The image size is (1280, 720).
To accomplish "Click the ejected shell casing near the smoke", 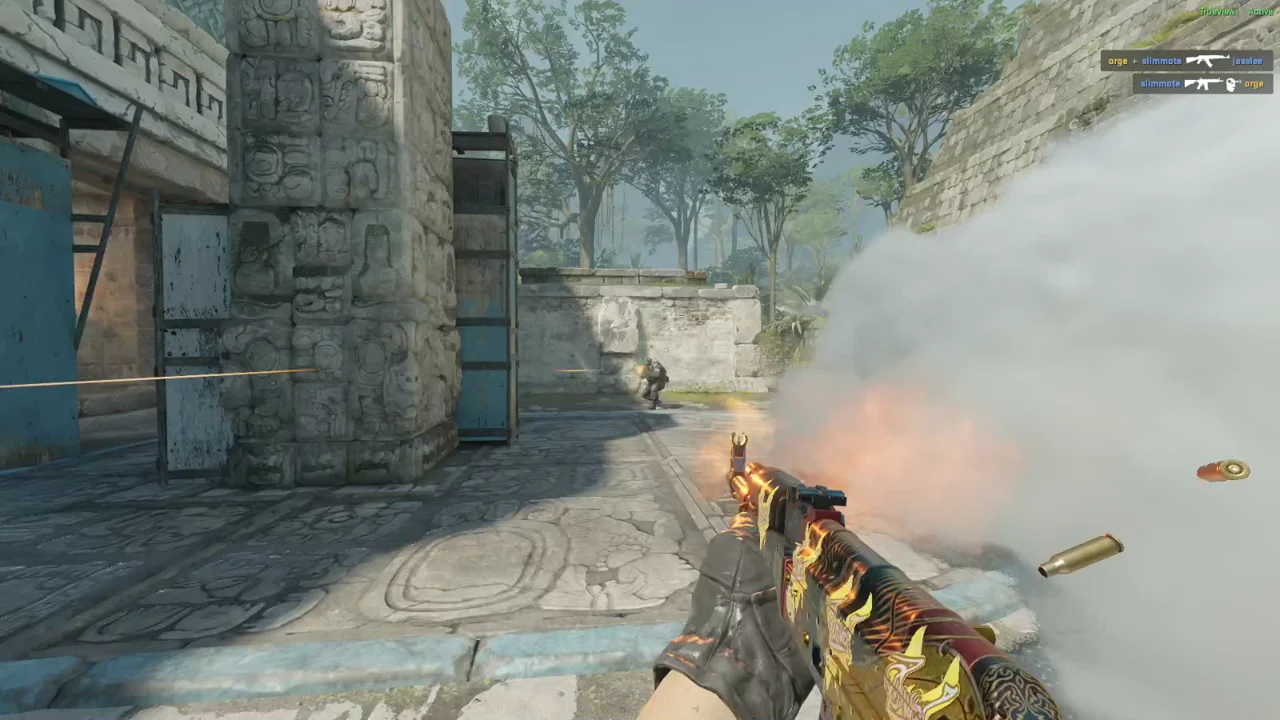I will 1222,472.
